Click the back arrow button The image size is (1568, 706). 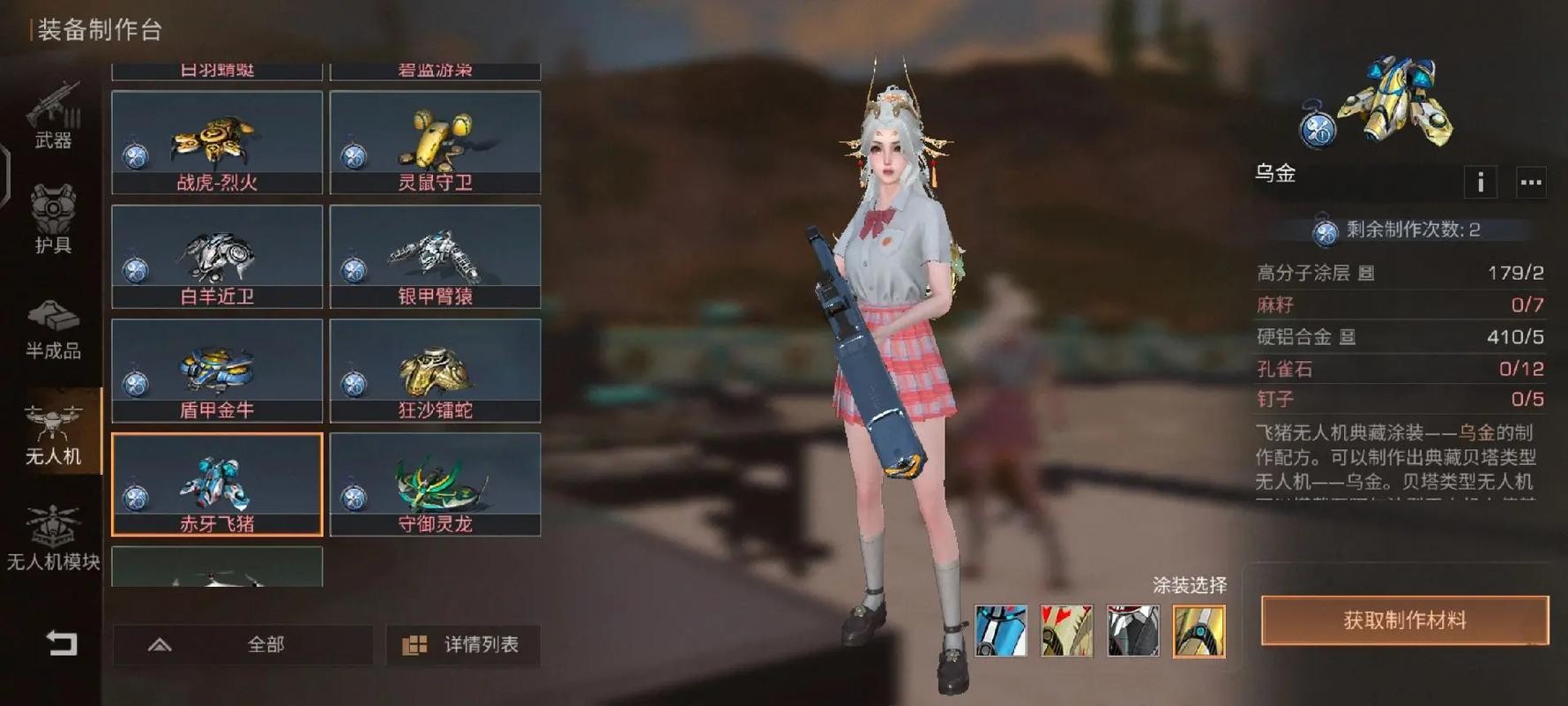point(62,643)
